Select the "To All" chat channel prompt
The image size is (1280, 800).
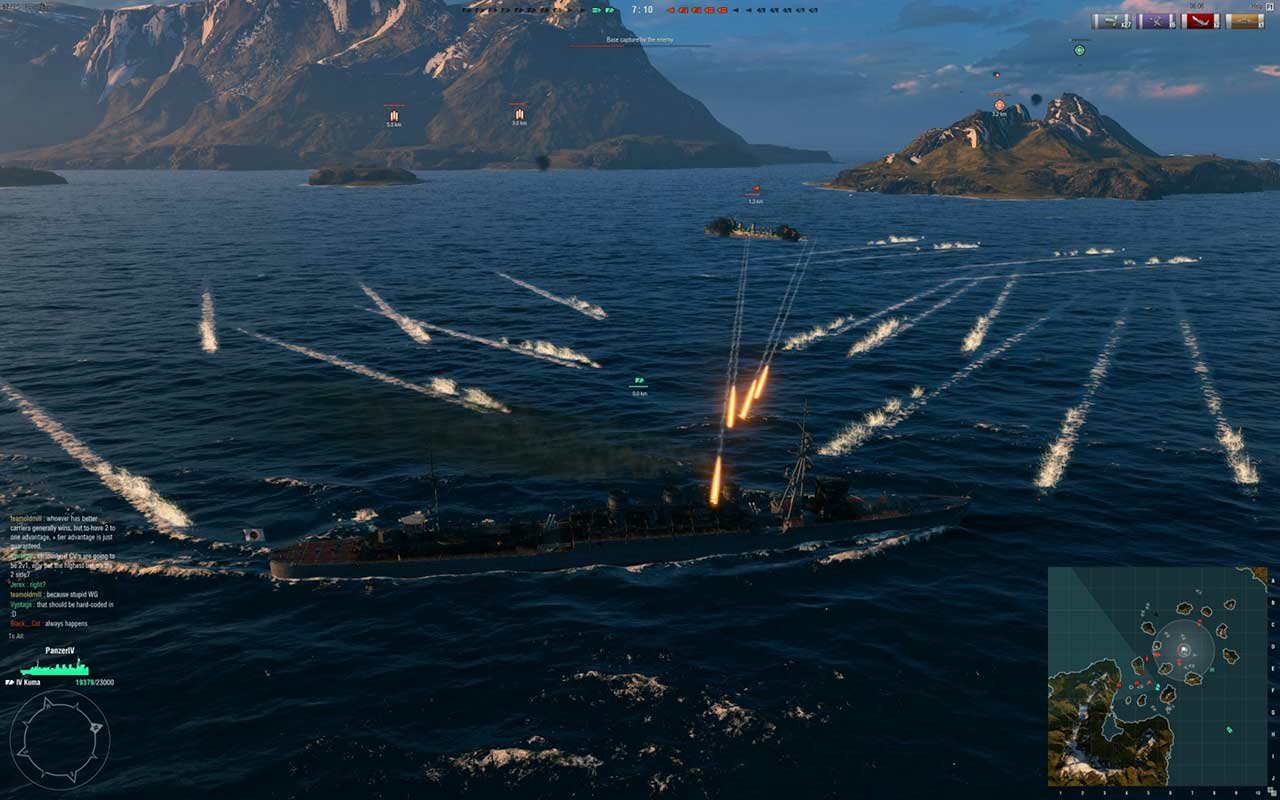17,636
